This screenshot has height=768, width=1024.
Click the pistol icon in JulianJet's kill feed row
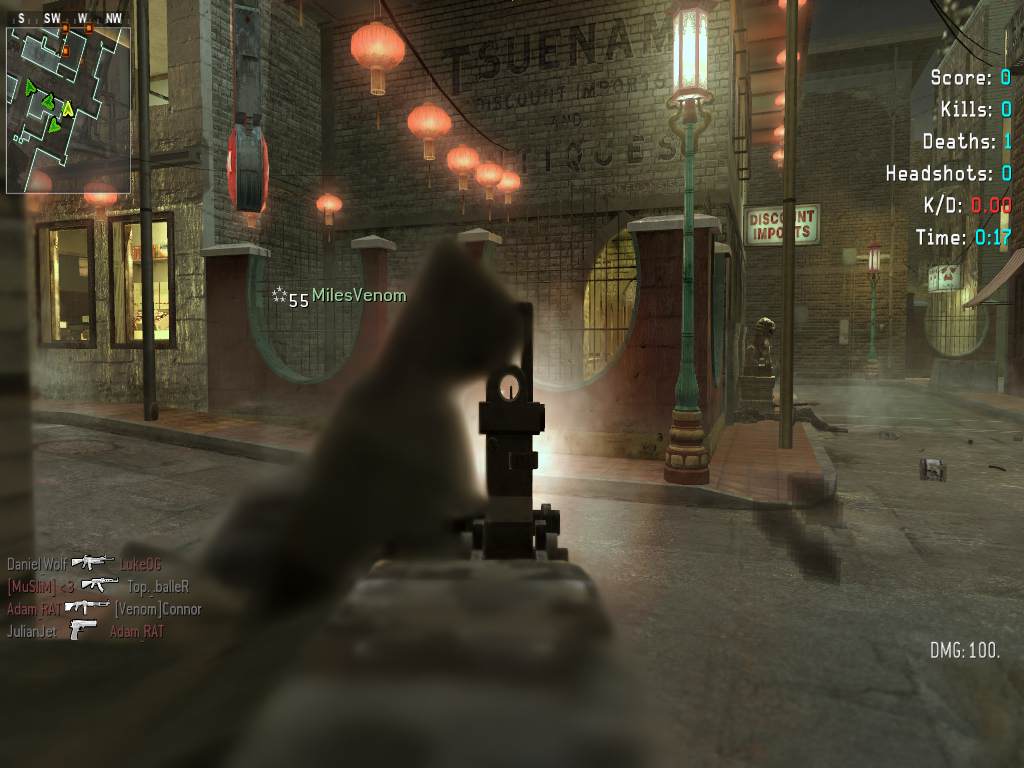click(83, 630)
